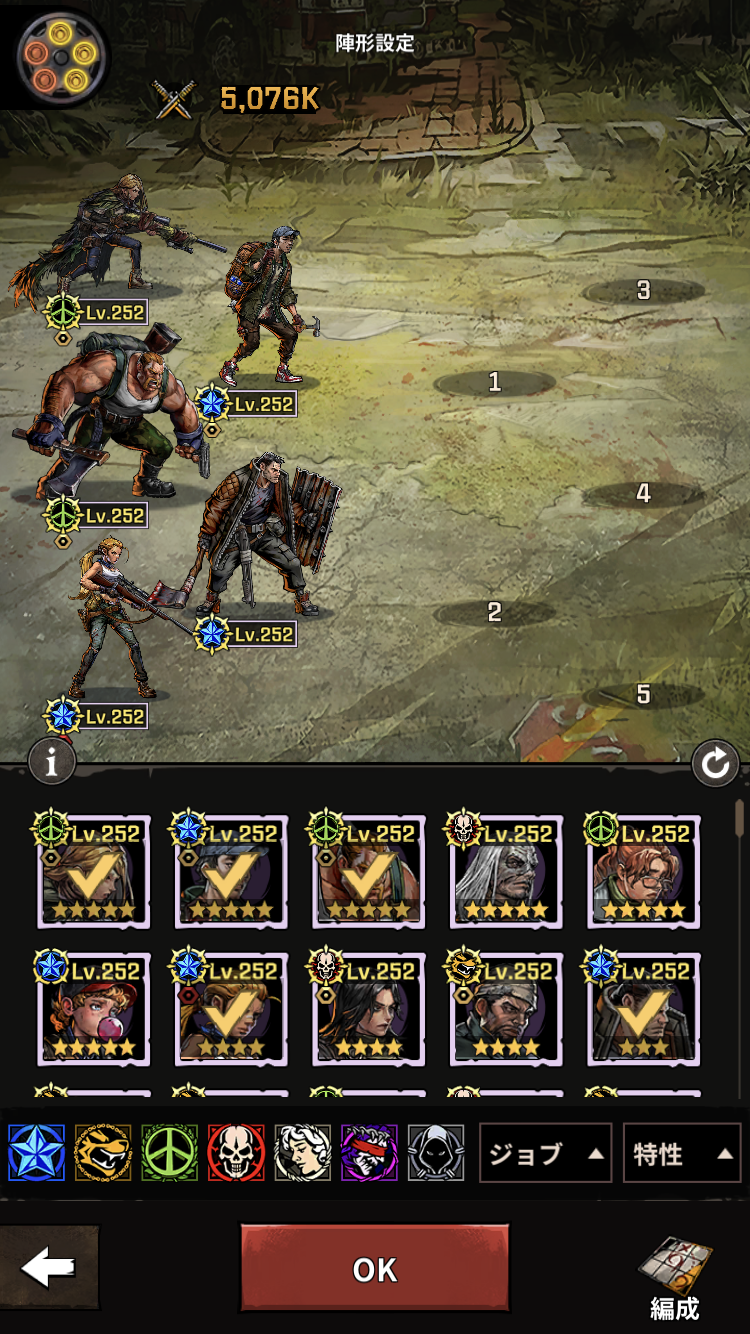Show the formation info tooltip
This screenshot has height=1334, width=750.
[52, 762]
